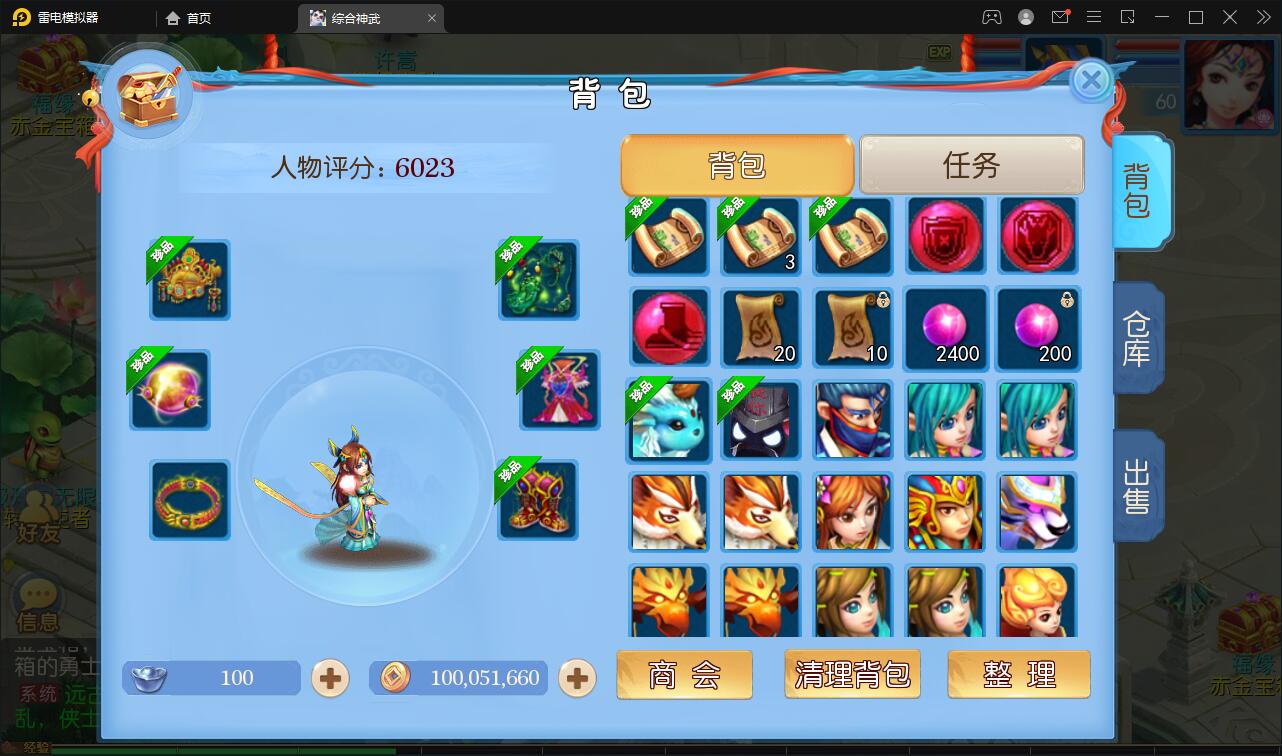Select the equipped golden crown item

click(x=189, y=280)
